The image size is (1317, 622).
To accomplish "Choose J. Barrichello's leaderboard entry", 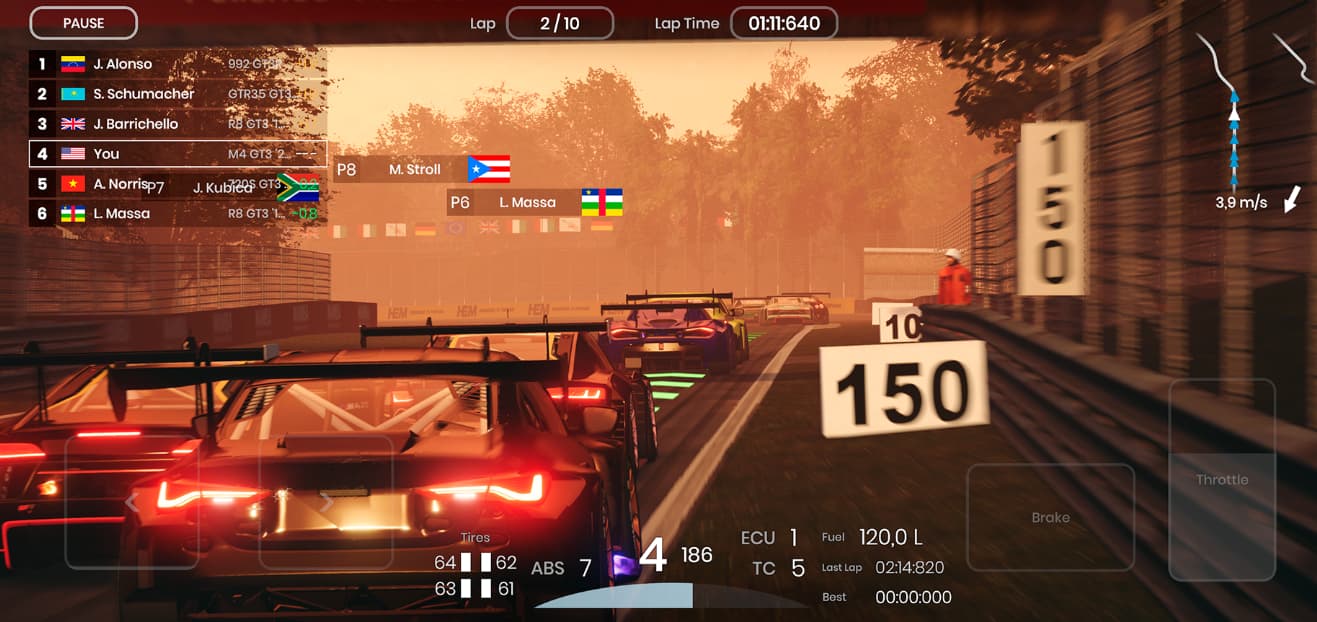I will click(177, 124).
